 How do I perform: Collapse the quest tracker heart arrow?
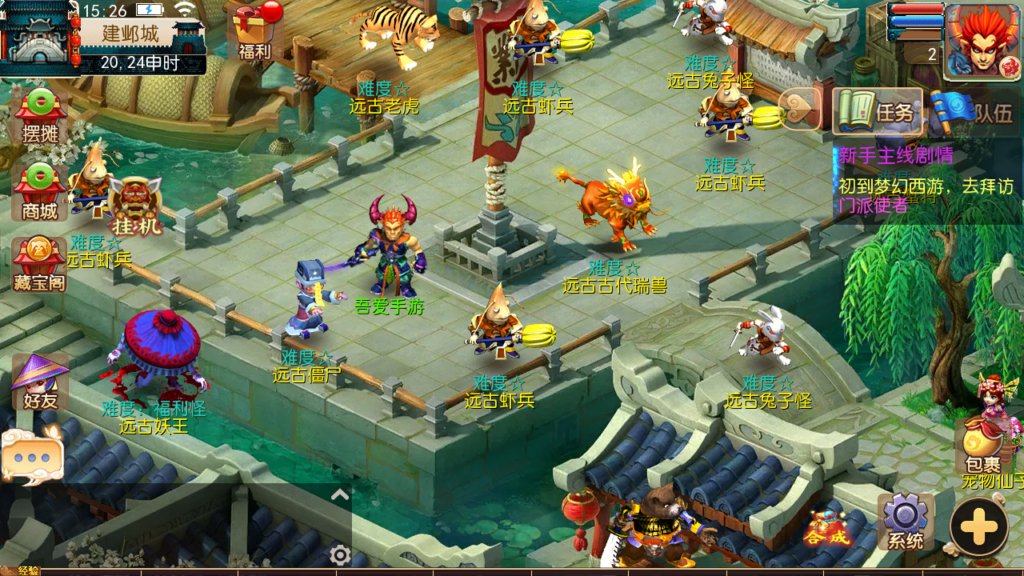[799, 110]
